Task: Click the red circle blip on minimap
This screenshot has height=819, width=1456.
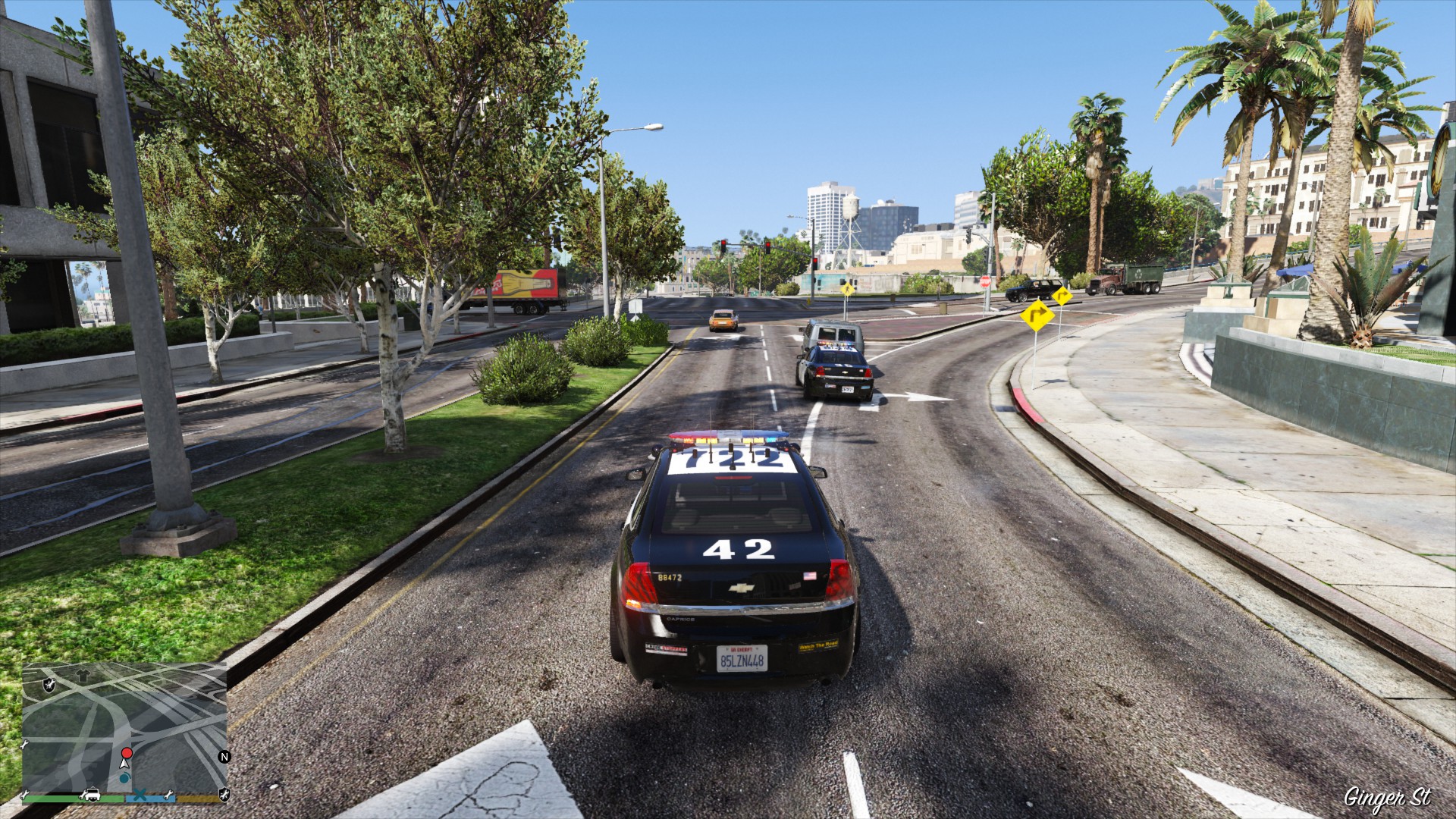Action: click(127, 753)
